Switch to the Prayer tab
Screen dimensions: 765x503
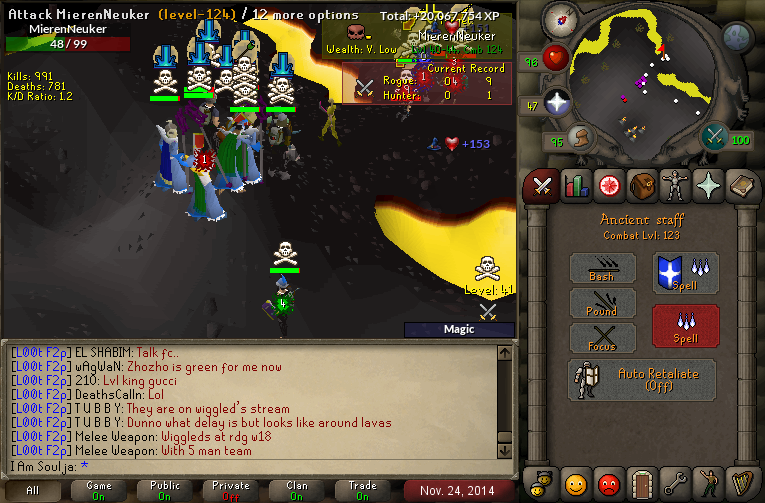click(707, 185)
